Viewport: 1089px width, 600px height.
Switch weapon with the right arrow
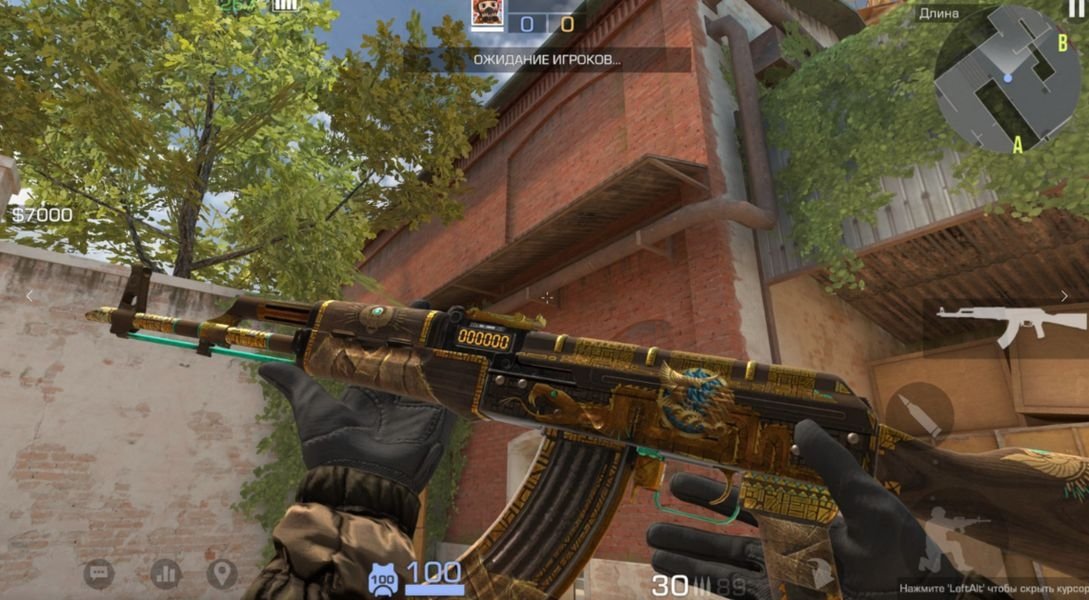point(1064,296)
